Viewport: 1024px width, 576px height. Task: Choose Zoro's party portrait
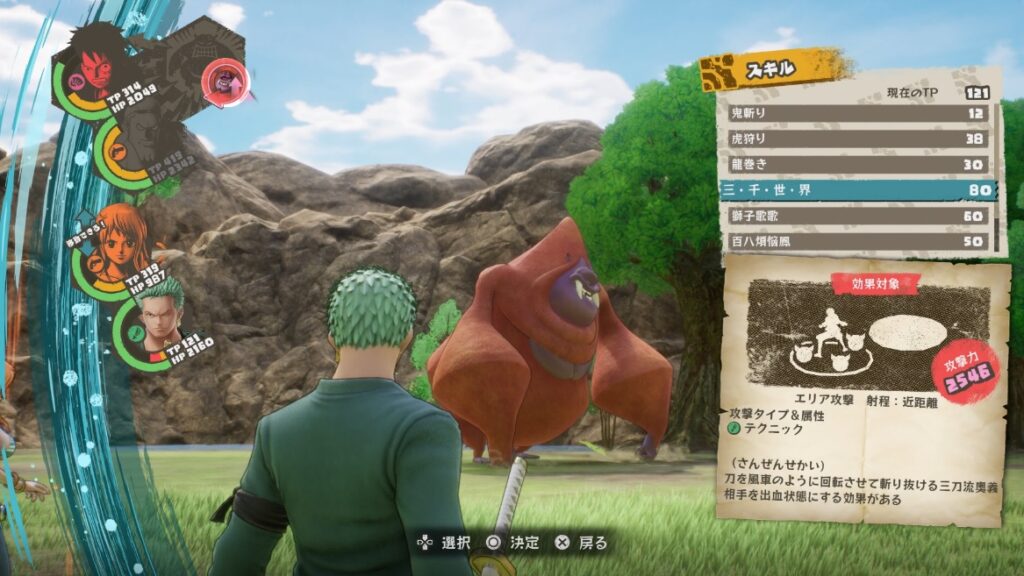156,317
